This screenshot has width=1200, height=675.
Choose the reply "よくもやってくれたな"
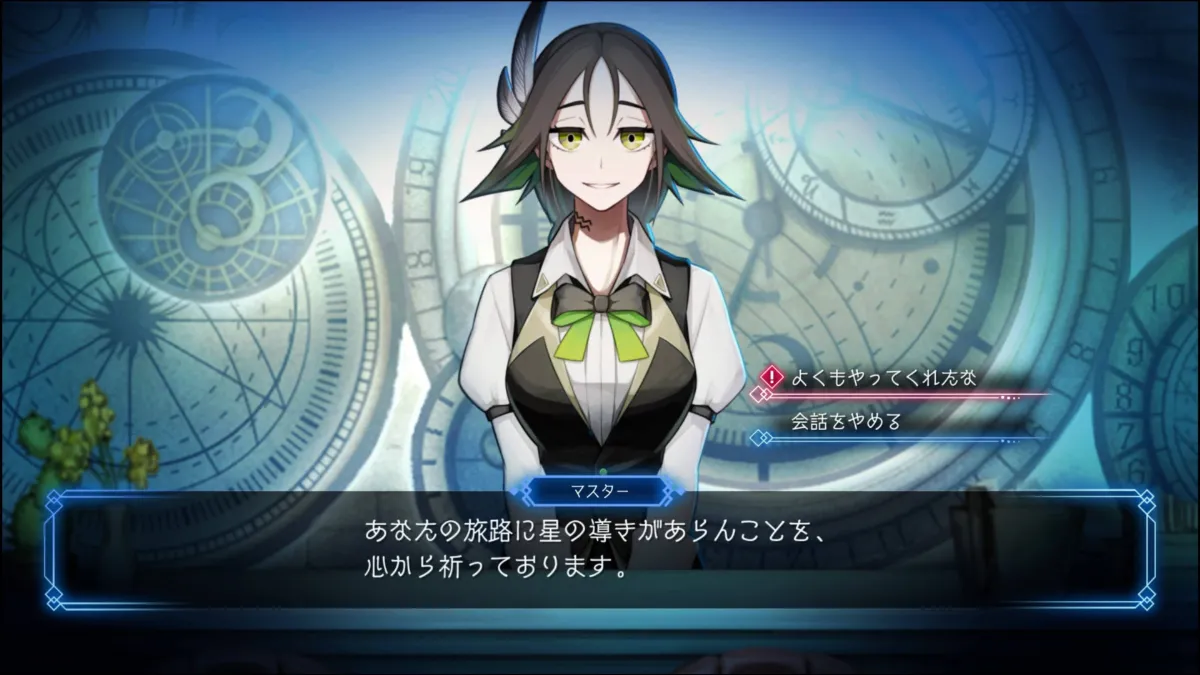pos(882,377)
